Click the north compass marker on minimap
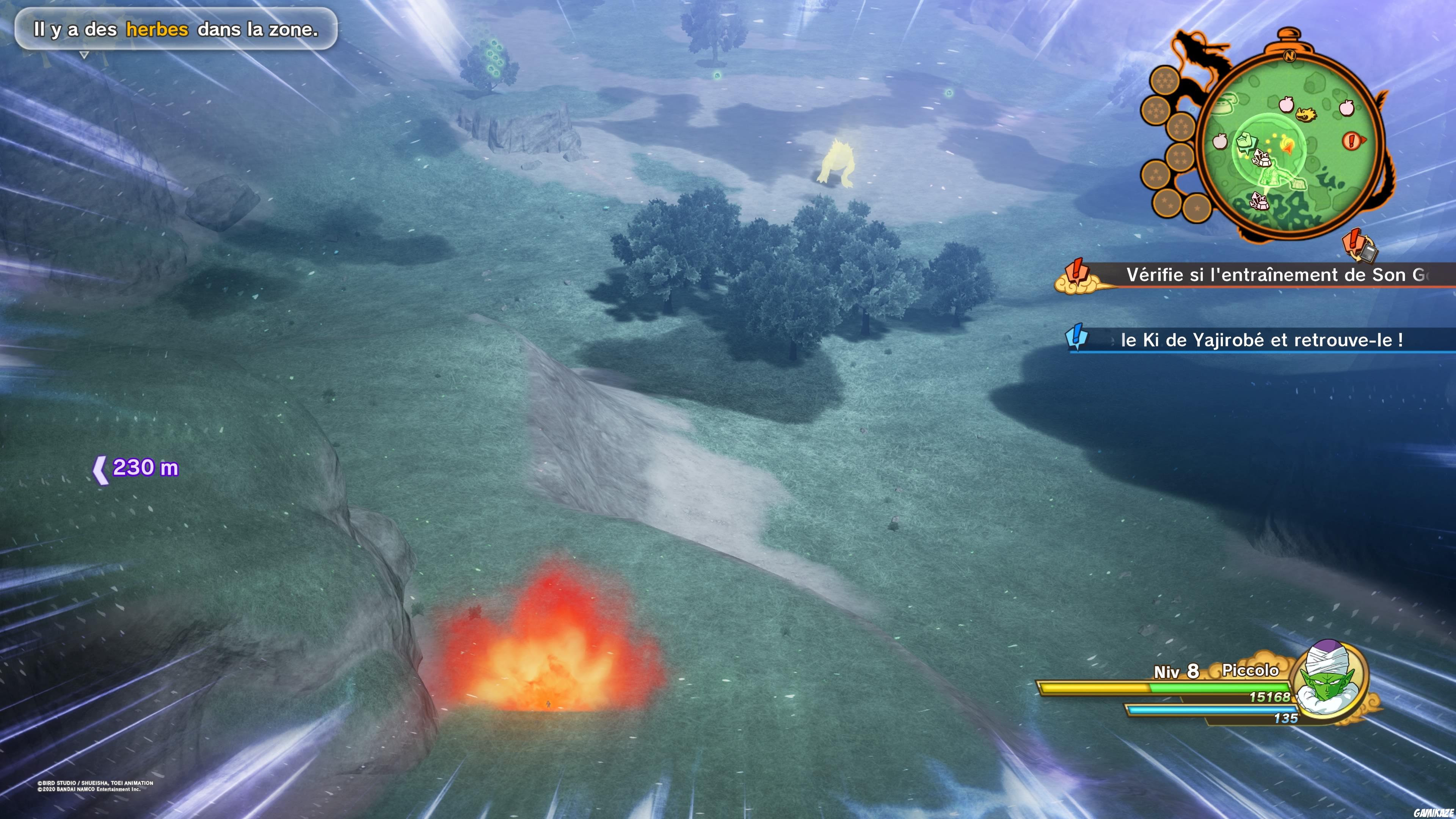 coord(1289,56)
